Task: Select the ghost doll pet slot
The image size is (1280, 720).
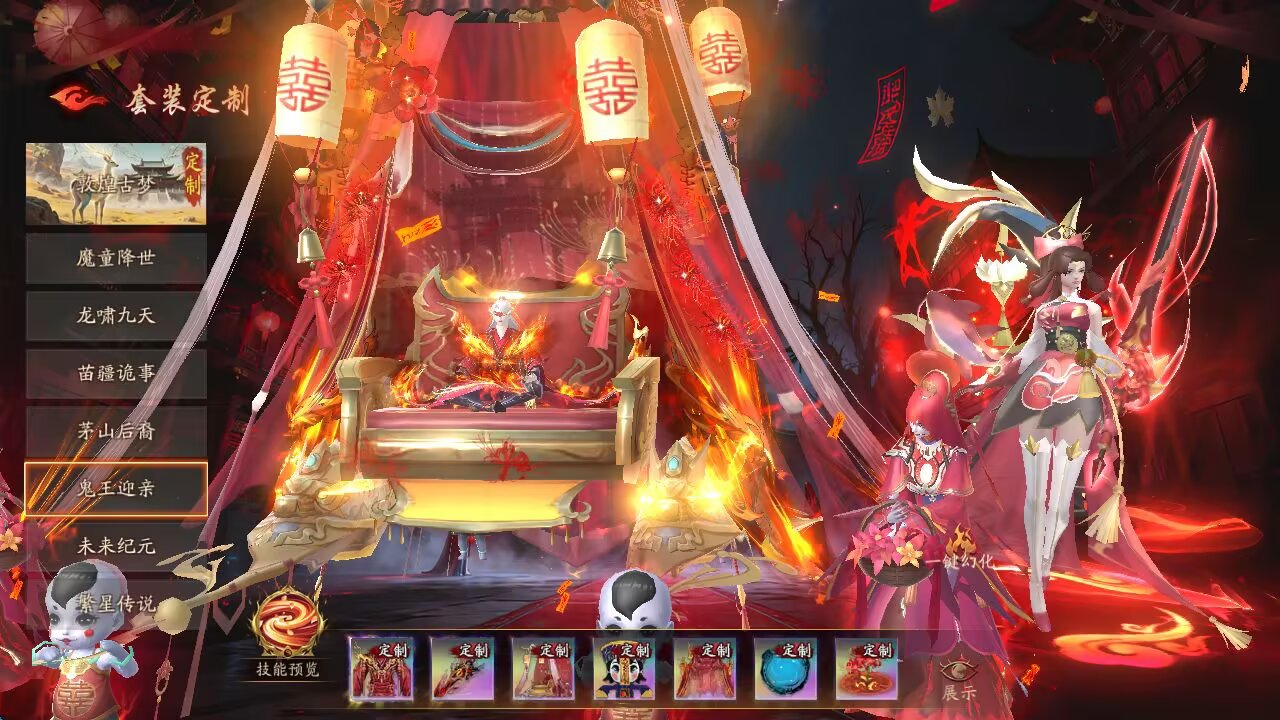Action: [x=624, y=669]
